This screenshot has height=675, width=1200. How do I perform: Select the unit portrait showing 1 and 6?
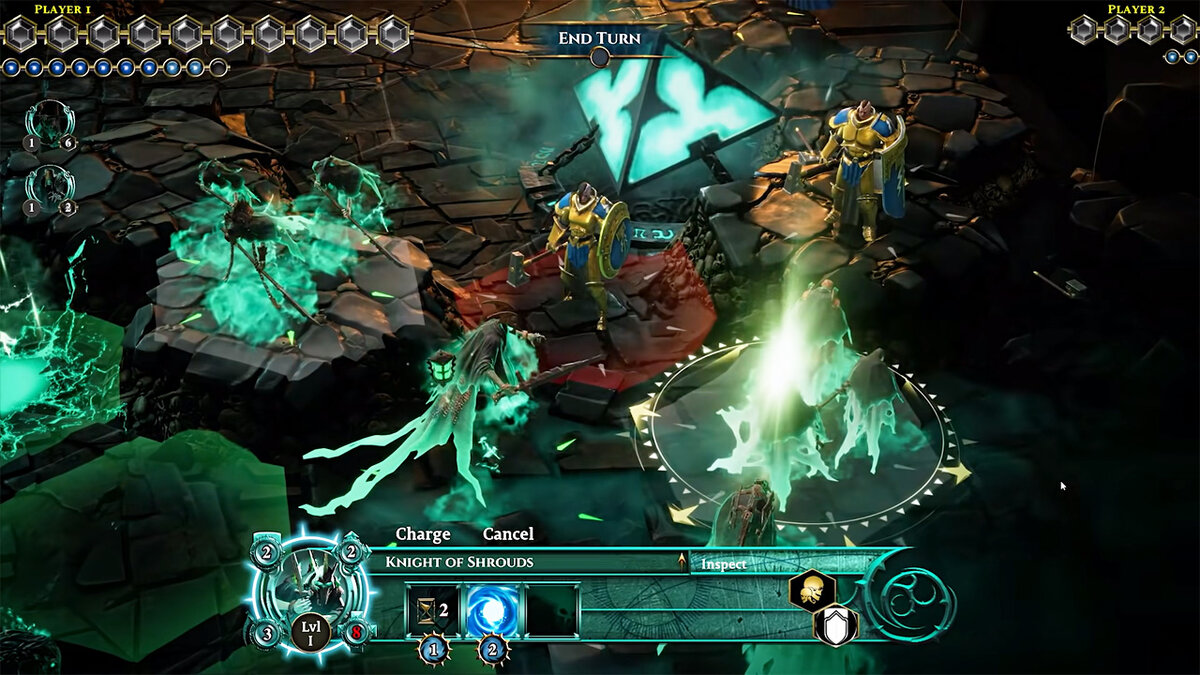pos(47,123)
